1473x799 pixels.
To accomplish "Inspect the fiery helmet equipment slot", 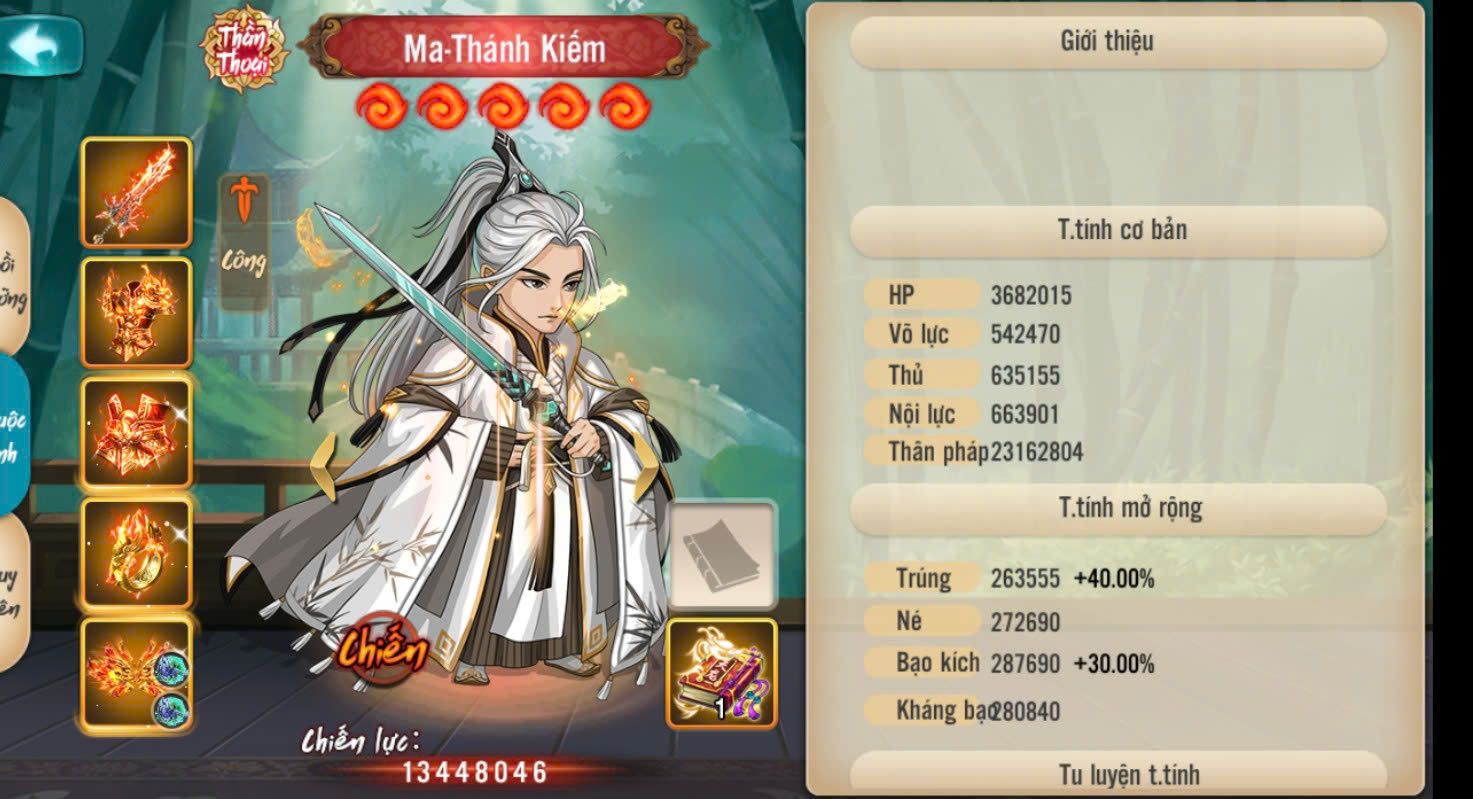I will point(136,433).
